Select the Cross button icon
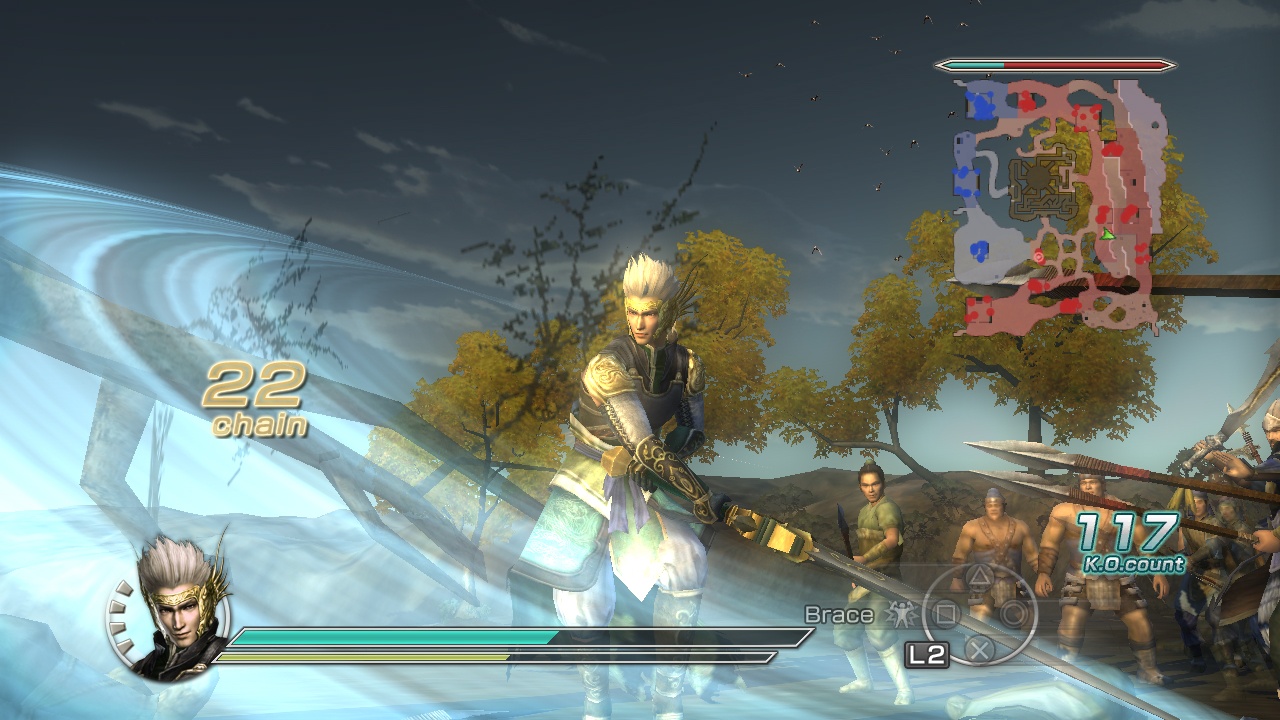The height and width of the screenshot is (720, 1280). pos(980,648)
